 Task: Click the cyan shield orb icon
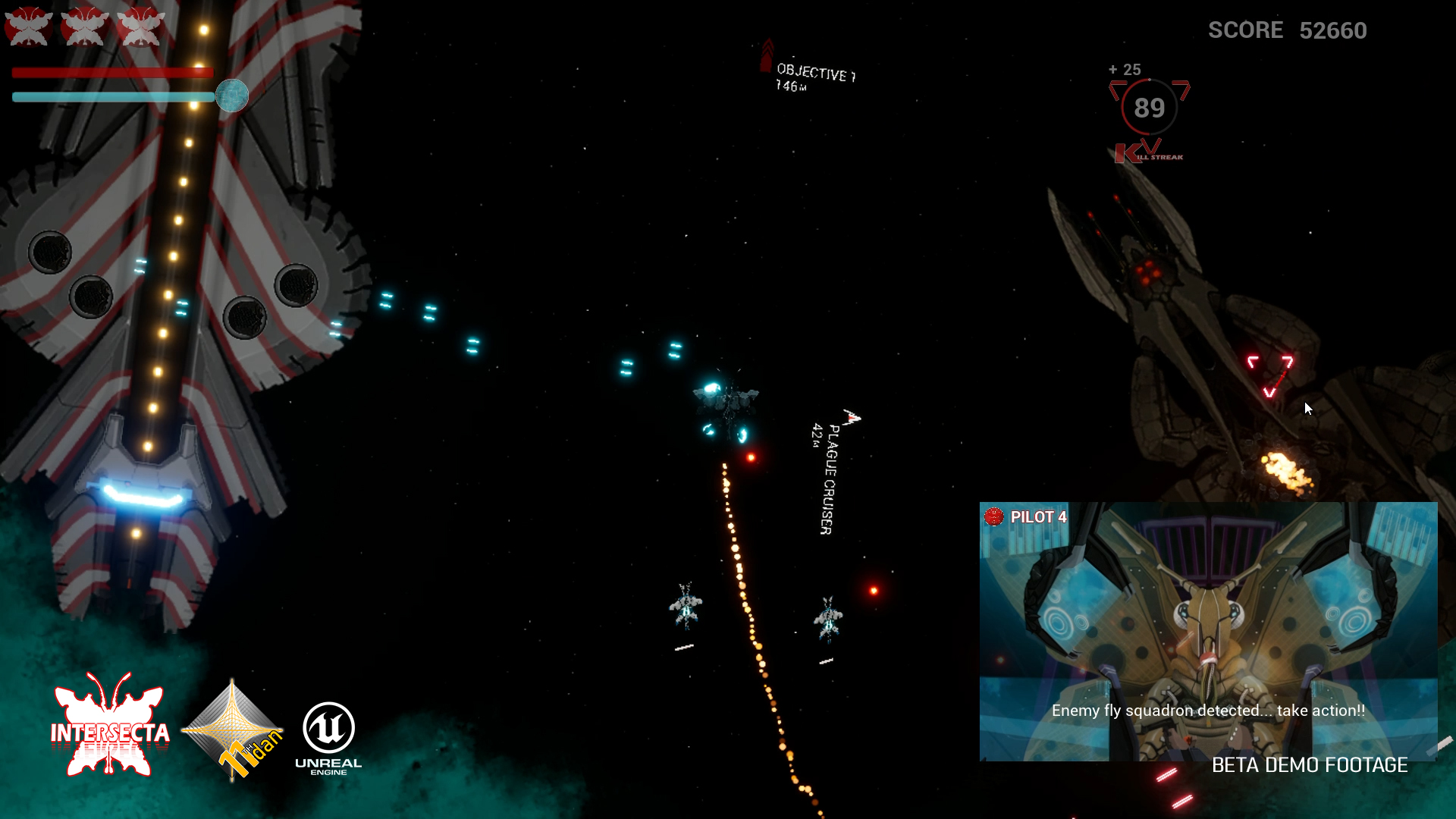point(232,96)
